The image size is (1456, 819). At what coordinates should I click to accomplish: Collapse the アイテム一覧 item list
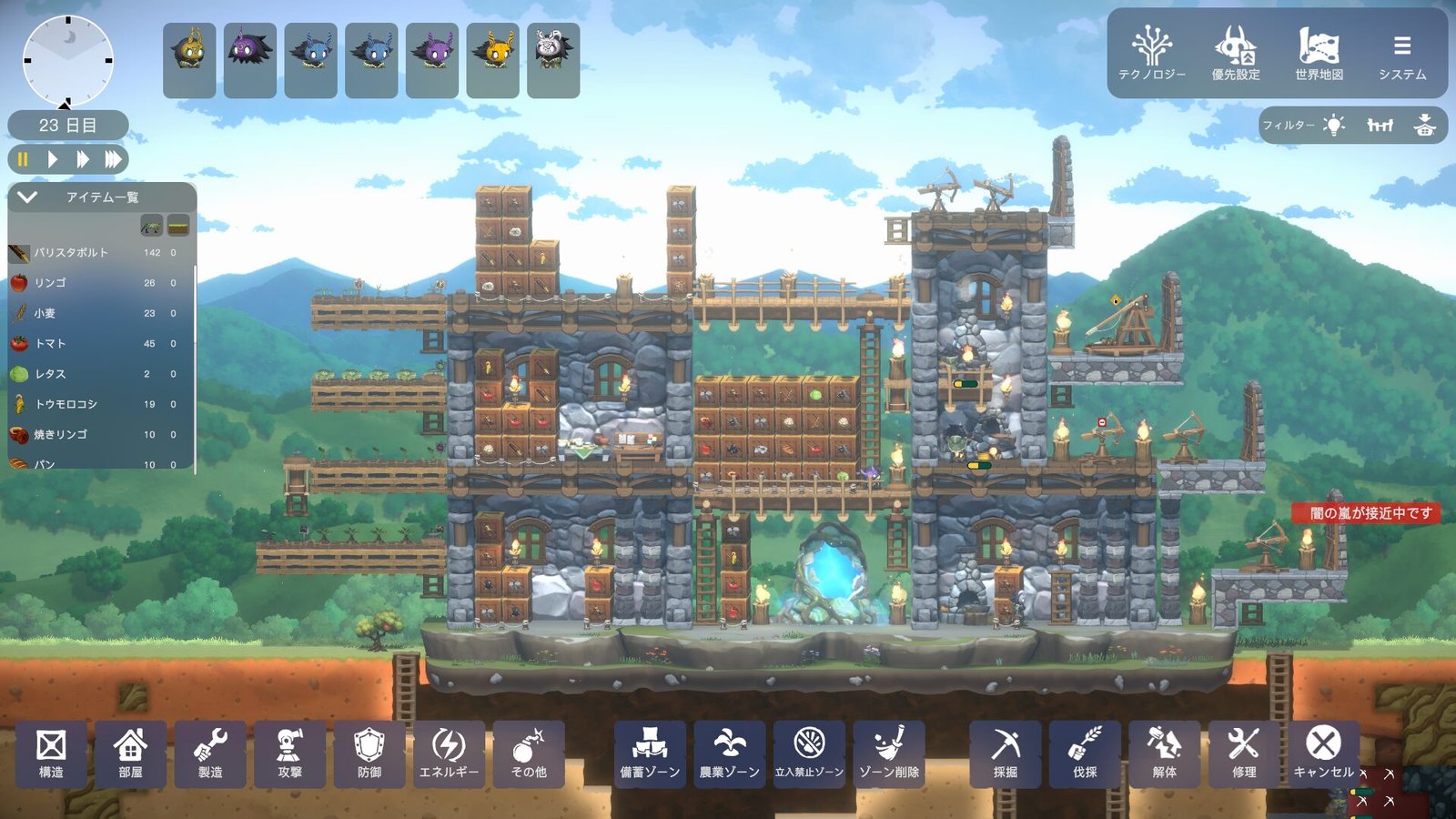[27, 197]
